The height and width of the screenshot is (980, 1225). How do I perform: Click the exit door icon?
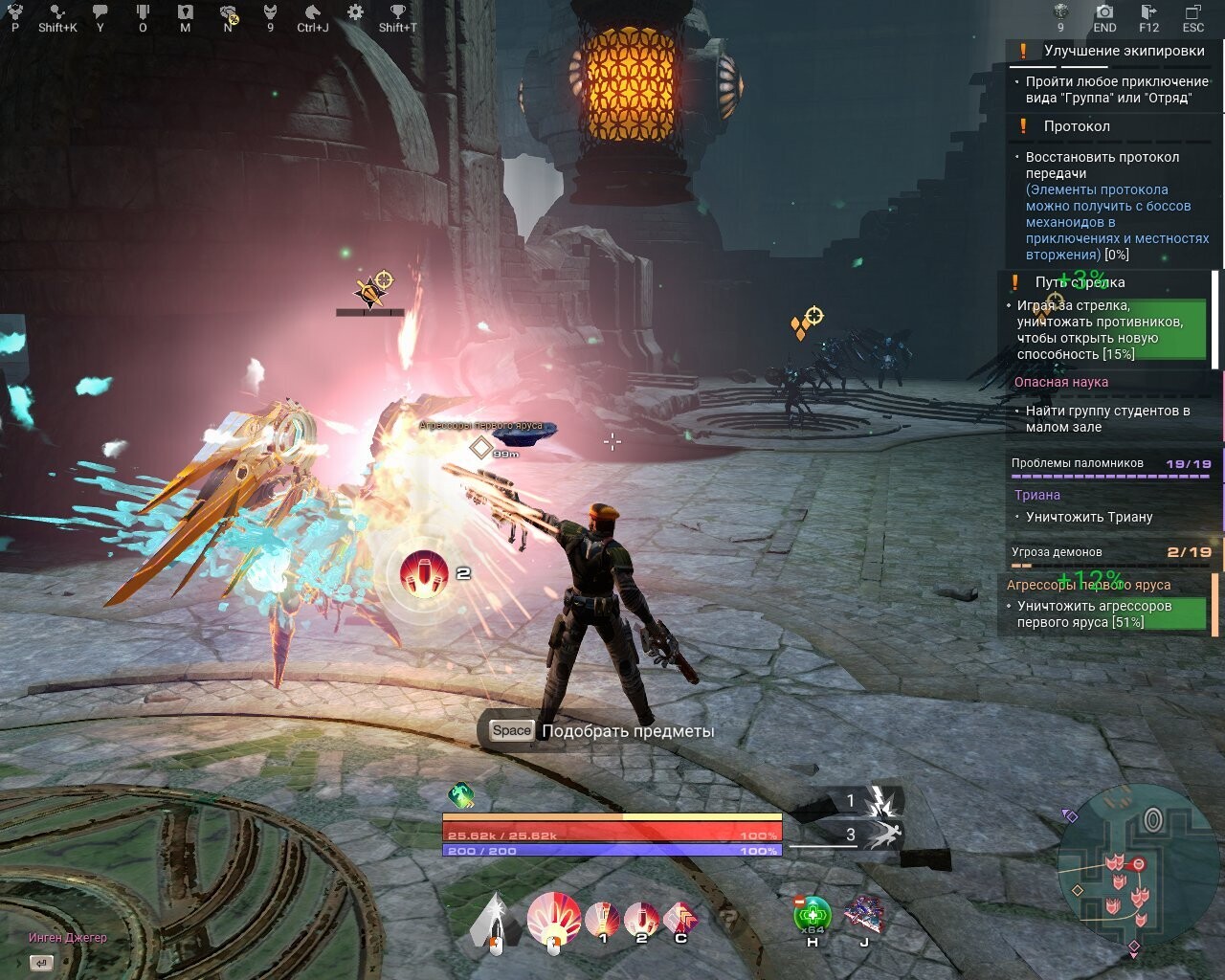pos(1148,12)
